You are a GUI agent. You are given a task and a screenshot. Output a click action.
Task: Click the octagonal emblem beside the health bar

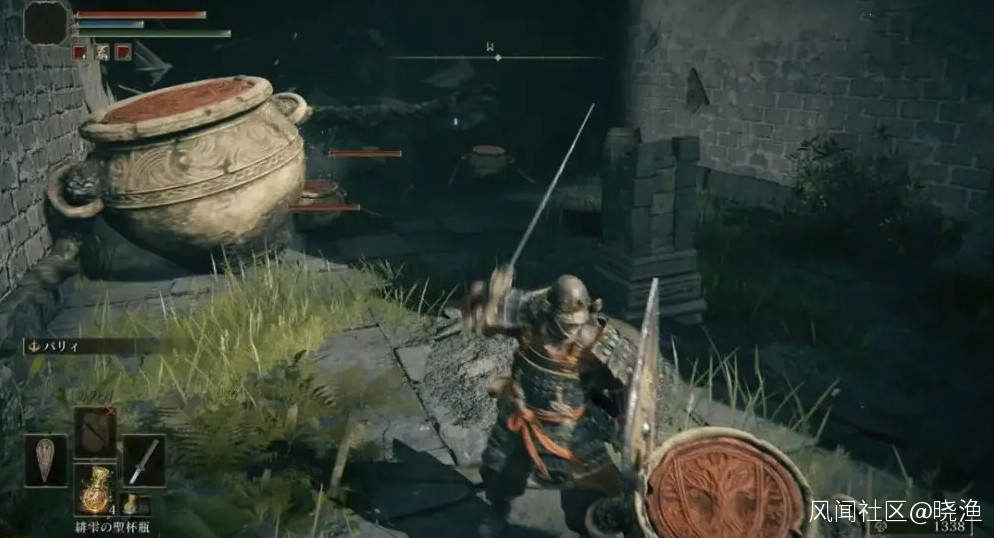click(x=47, y=22)
